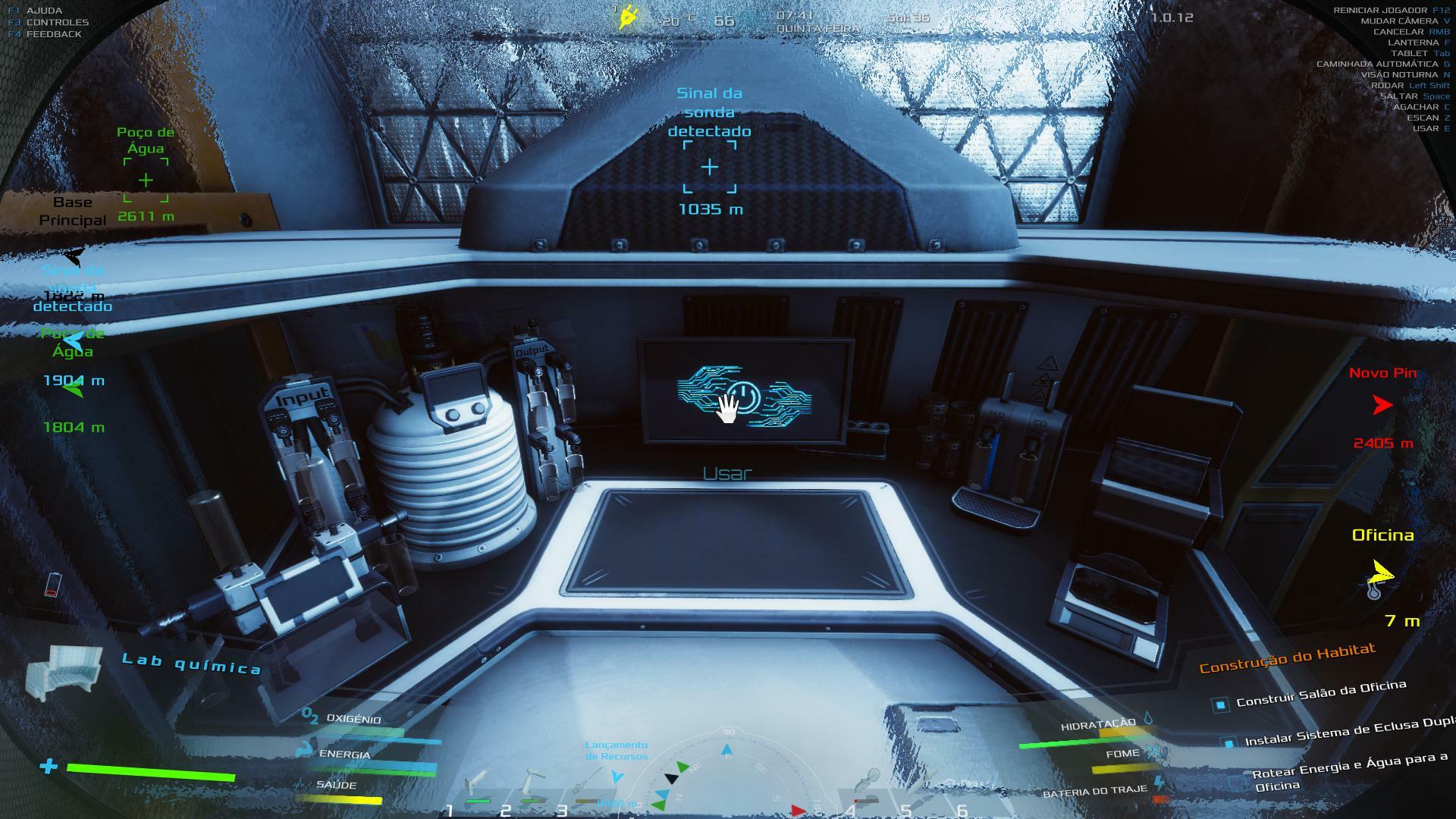
Task: Select the Rotear Energia e Água objective
Action: (x=1350, y=770)
